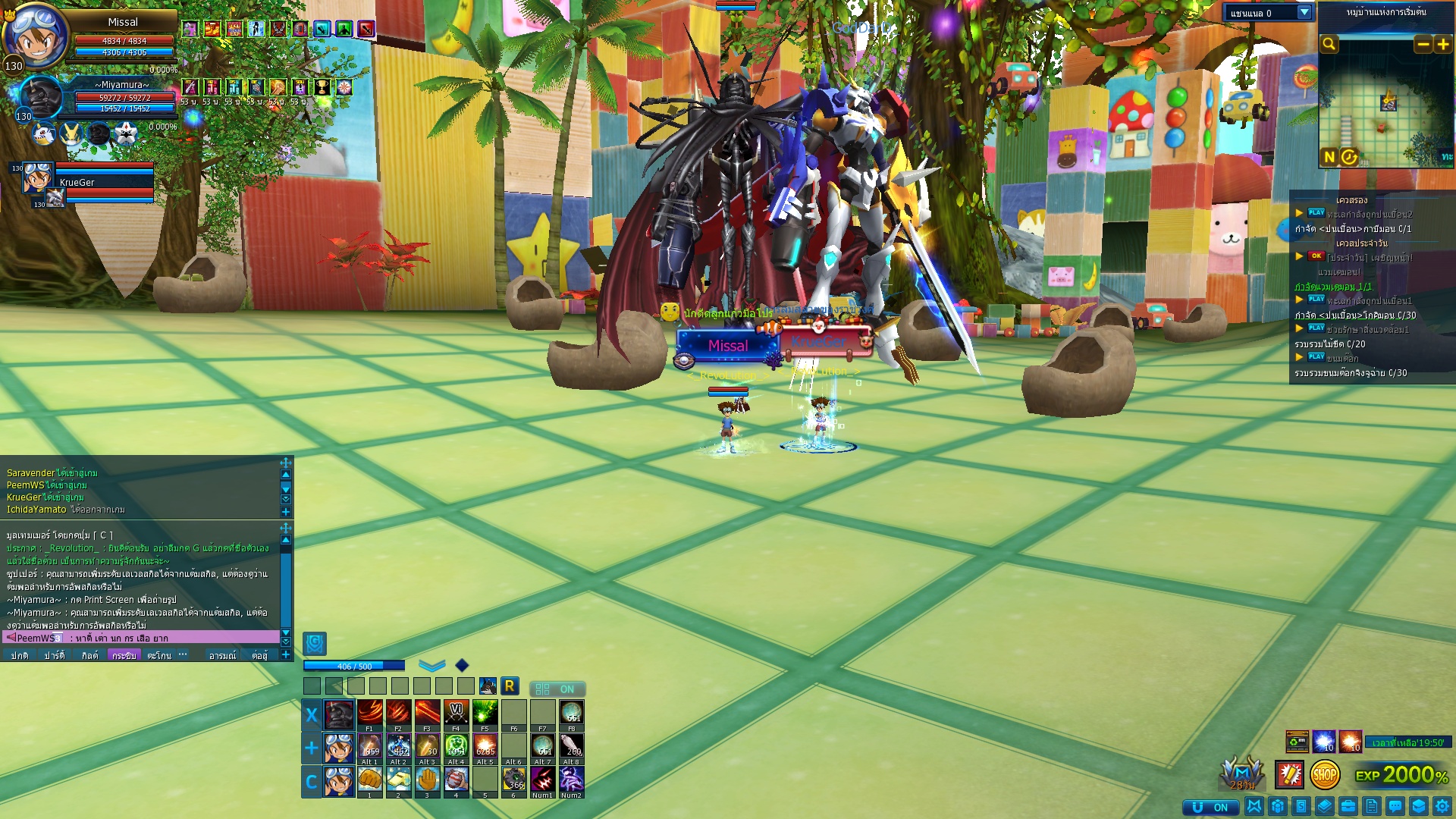Toggle the magnet ON switch
The image size is (1456, 819).
(x=1210, y=807)
